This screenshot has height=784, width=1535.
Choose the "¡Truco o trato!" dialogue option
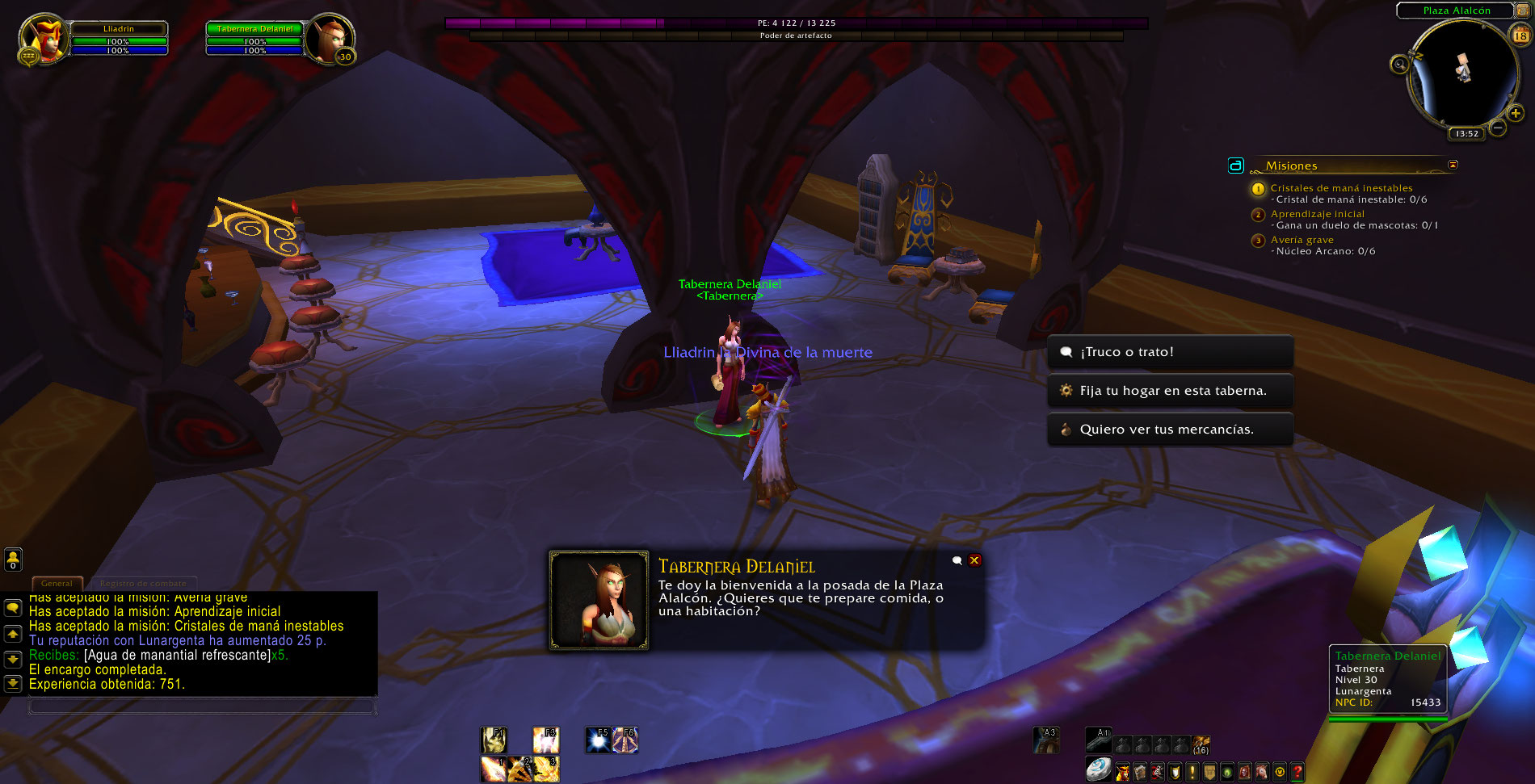click(x=1169, y=352)
